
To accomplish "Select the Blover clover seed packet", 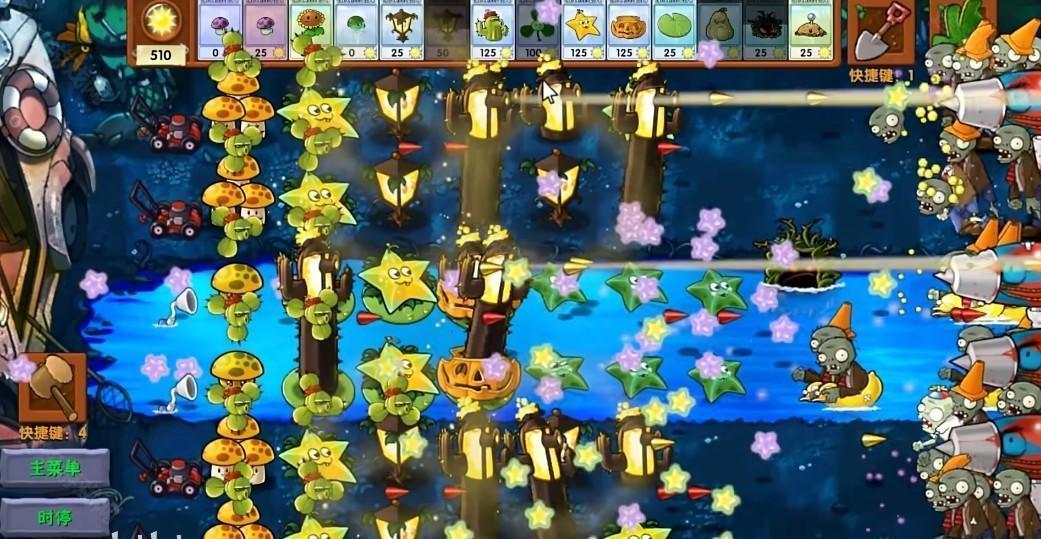I will tap(539, 30).
